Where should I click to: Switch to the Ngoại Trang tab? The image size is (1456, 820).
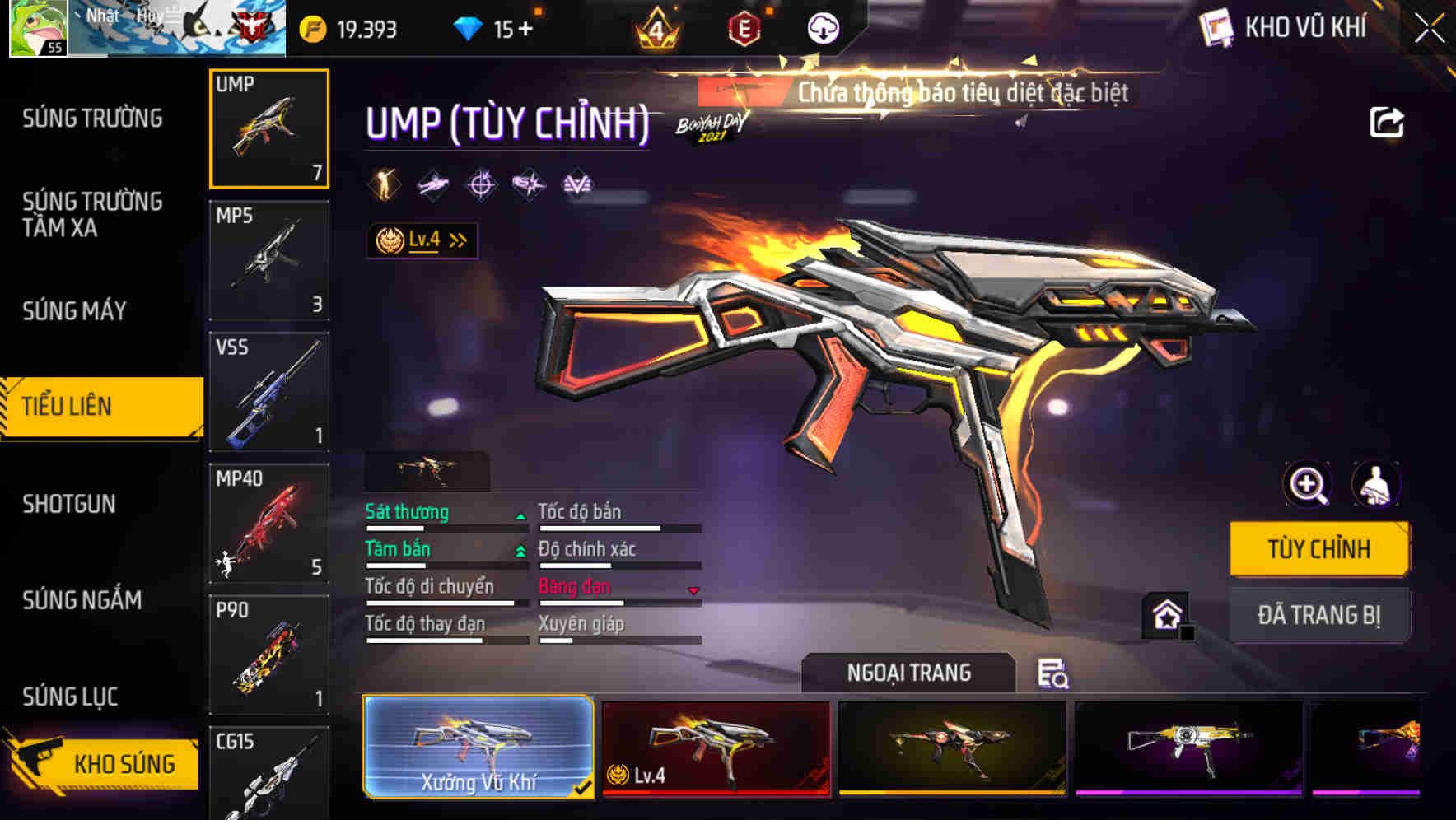click(908, 672)
